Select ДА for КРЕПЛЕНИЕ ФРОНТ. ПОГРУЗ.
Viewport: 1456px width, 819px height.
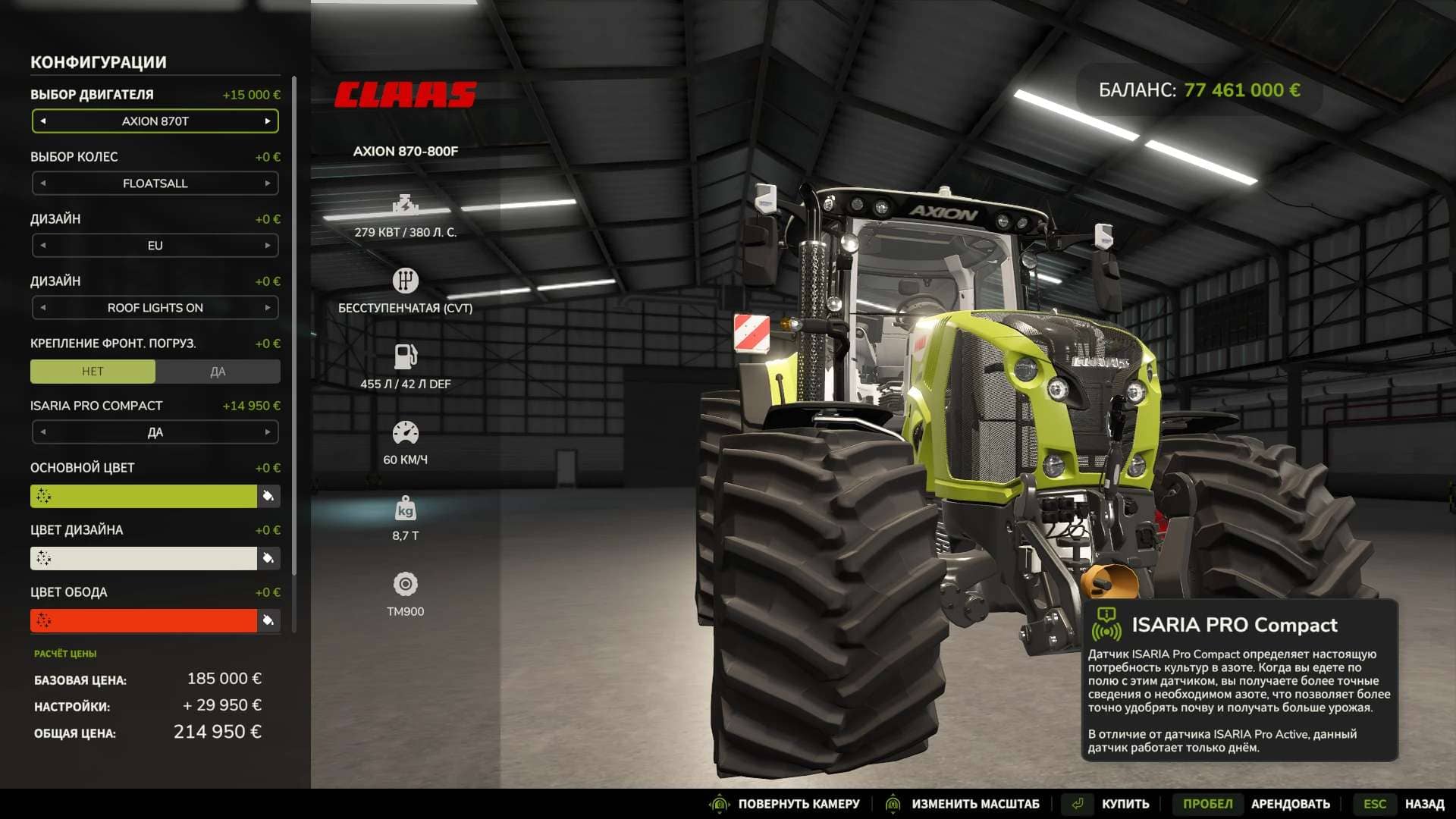pyautogui.click(x=218, y=371)
